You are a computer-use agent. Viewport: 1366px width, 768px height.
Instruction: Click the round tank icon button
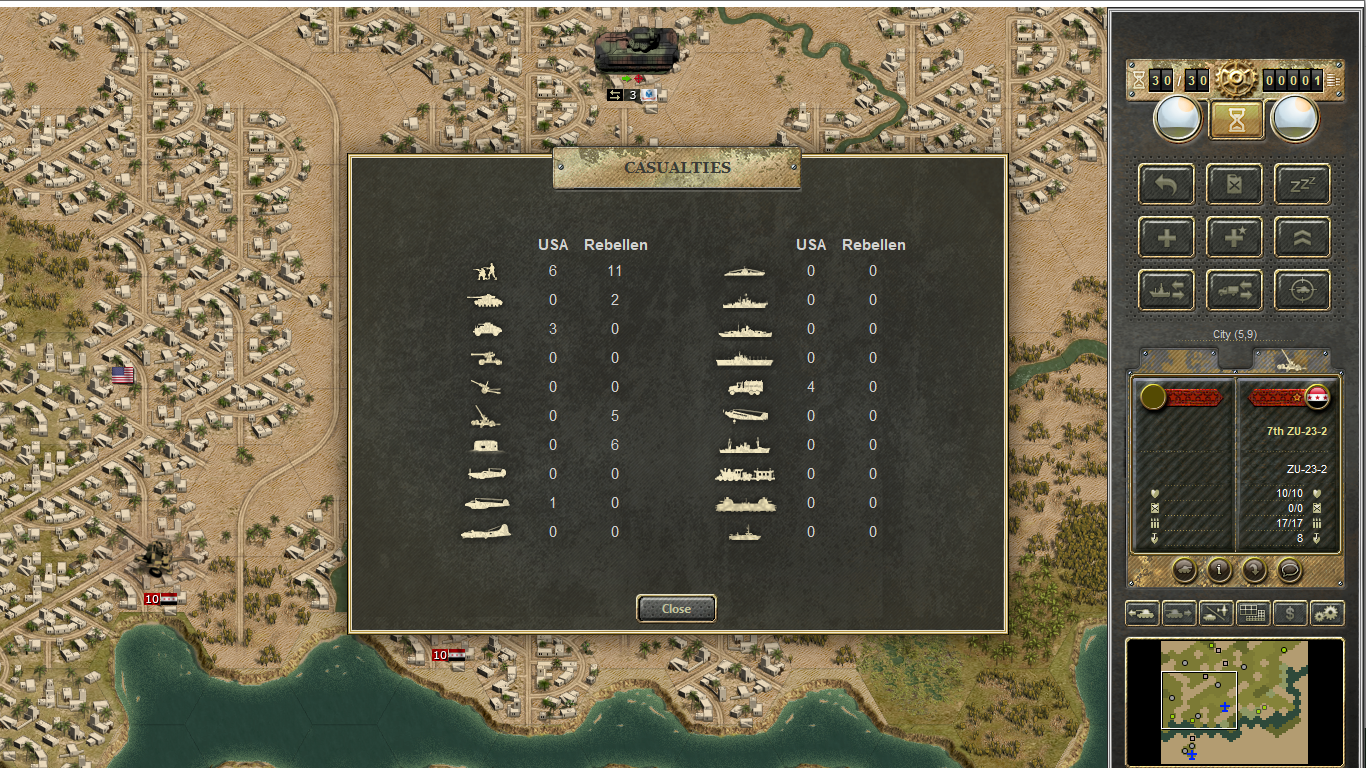point(1184,570)
